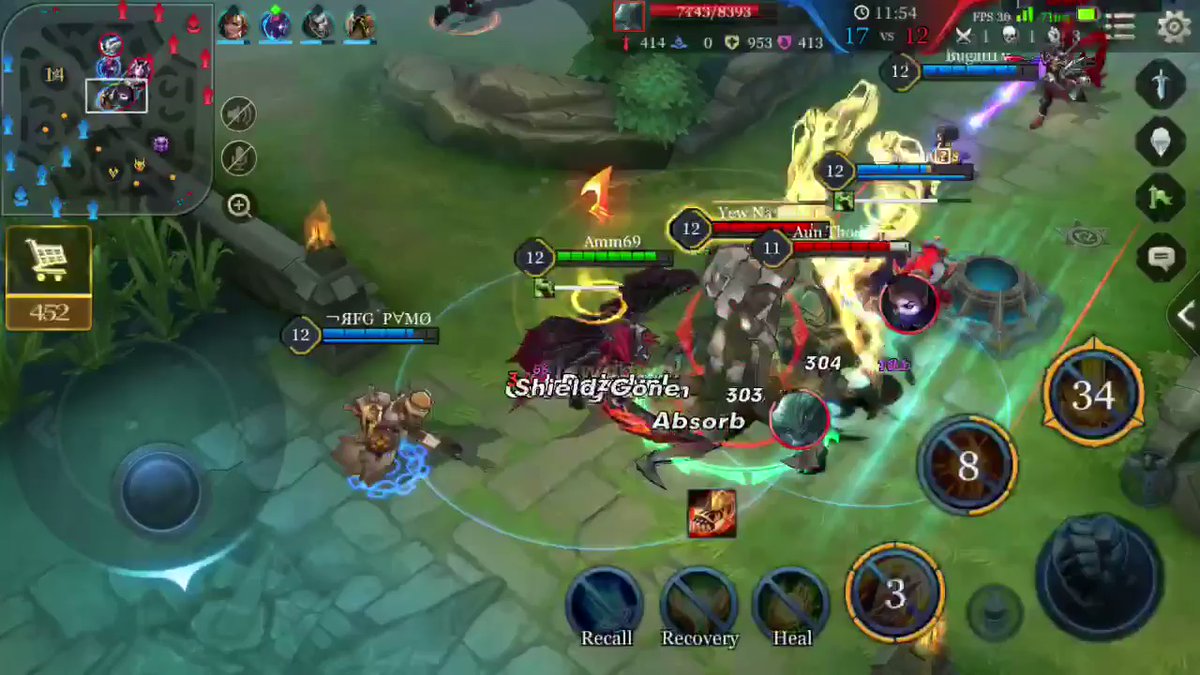
Task: Tap the white shield signal icon
Action: [1160, 141]
